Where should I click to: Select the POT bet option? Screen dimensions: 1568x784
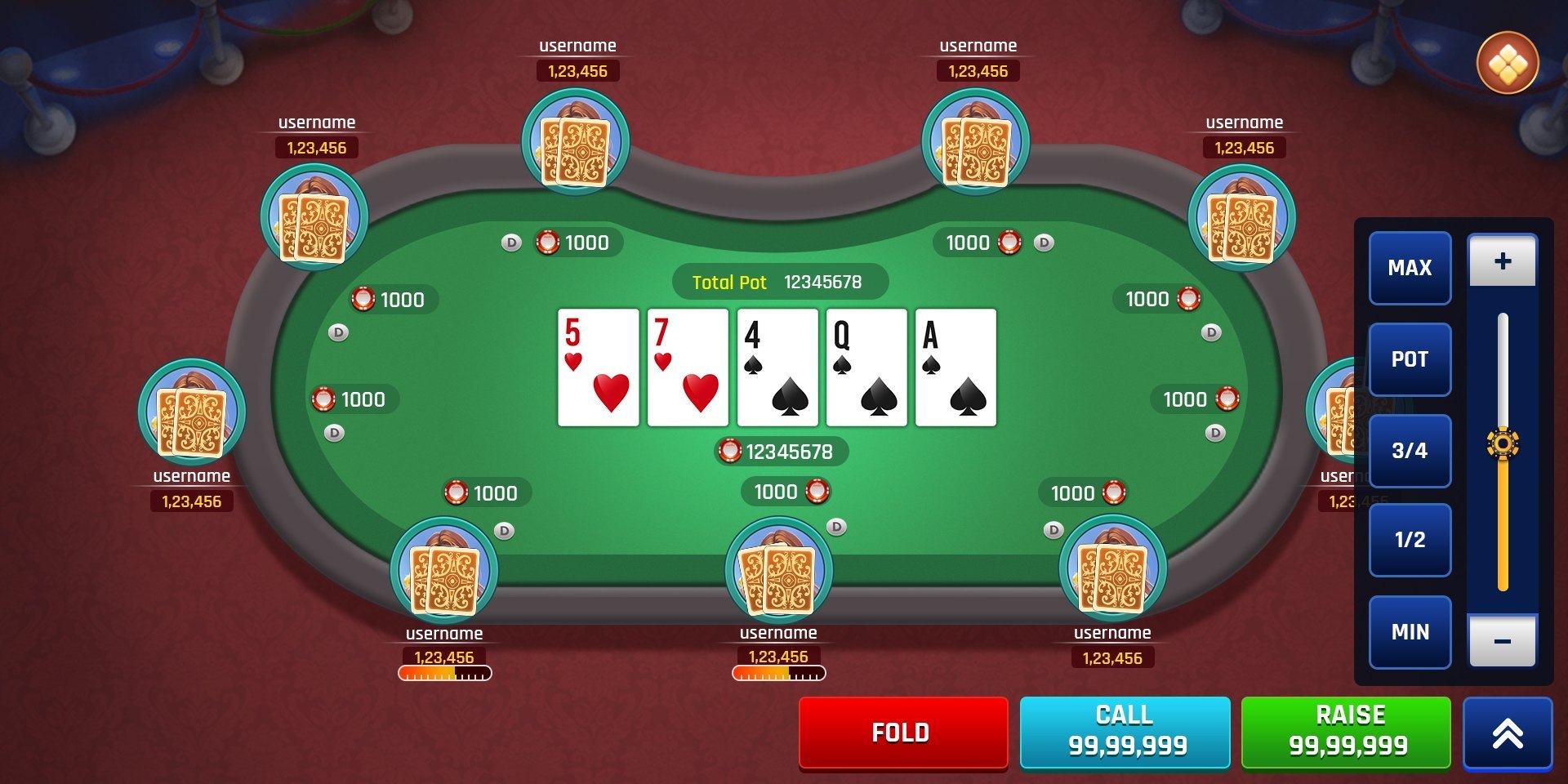pyautogui.click(x=1410, y=359)
